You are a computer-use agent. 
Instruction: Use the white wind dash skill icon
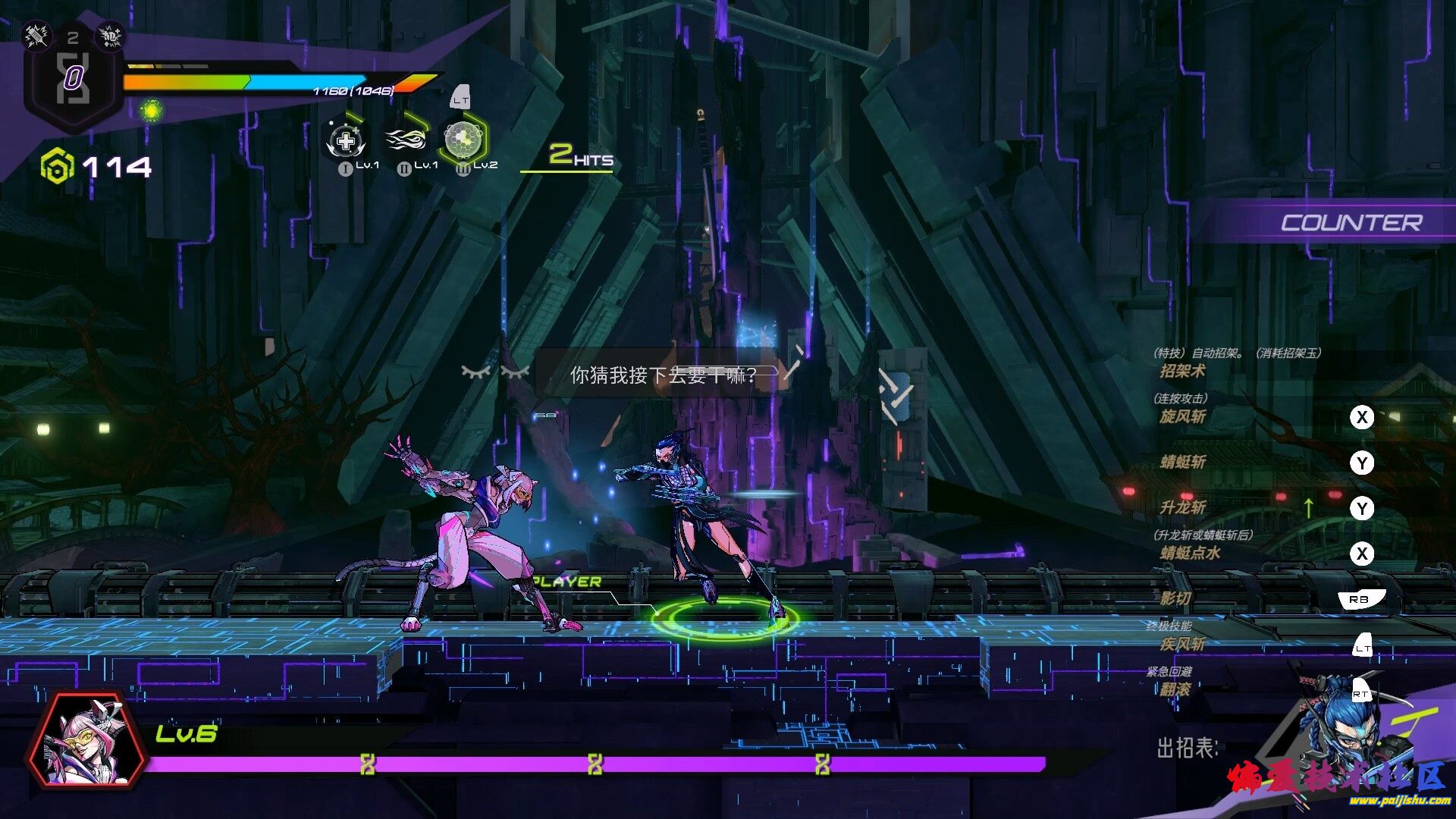pyautogui.click(x=406, y=140)
